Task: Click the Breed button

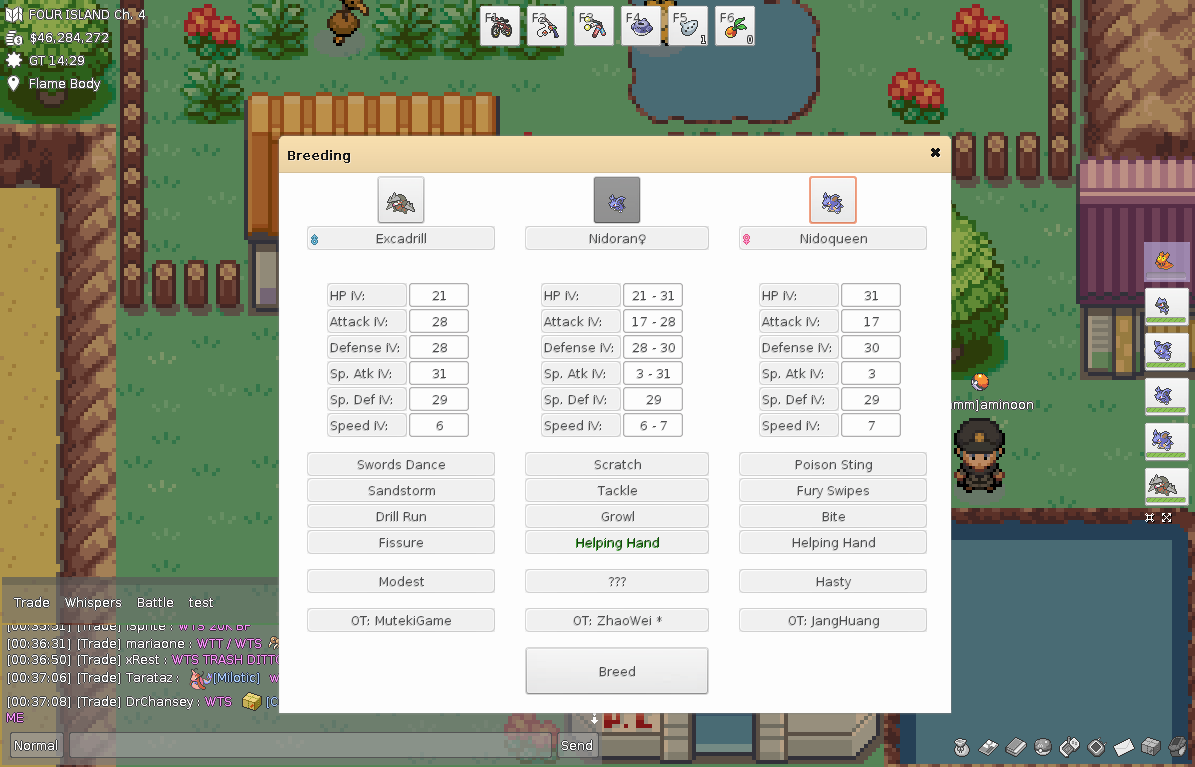Action: (x=617, y=671)
